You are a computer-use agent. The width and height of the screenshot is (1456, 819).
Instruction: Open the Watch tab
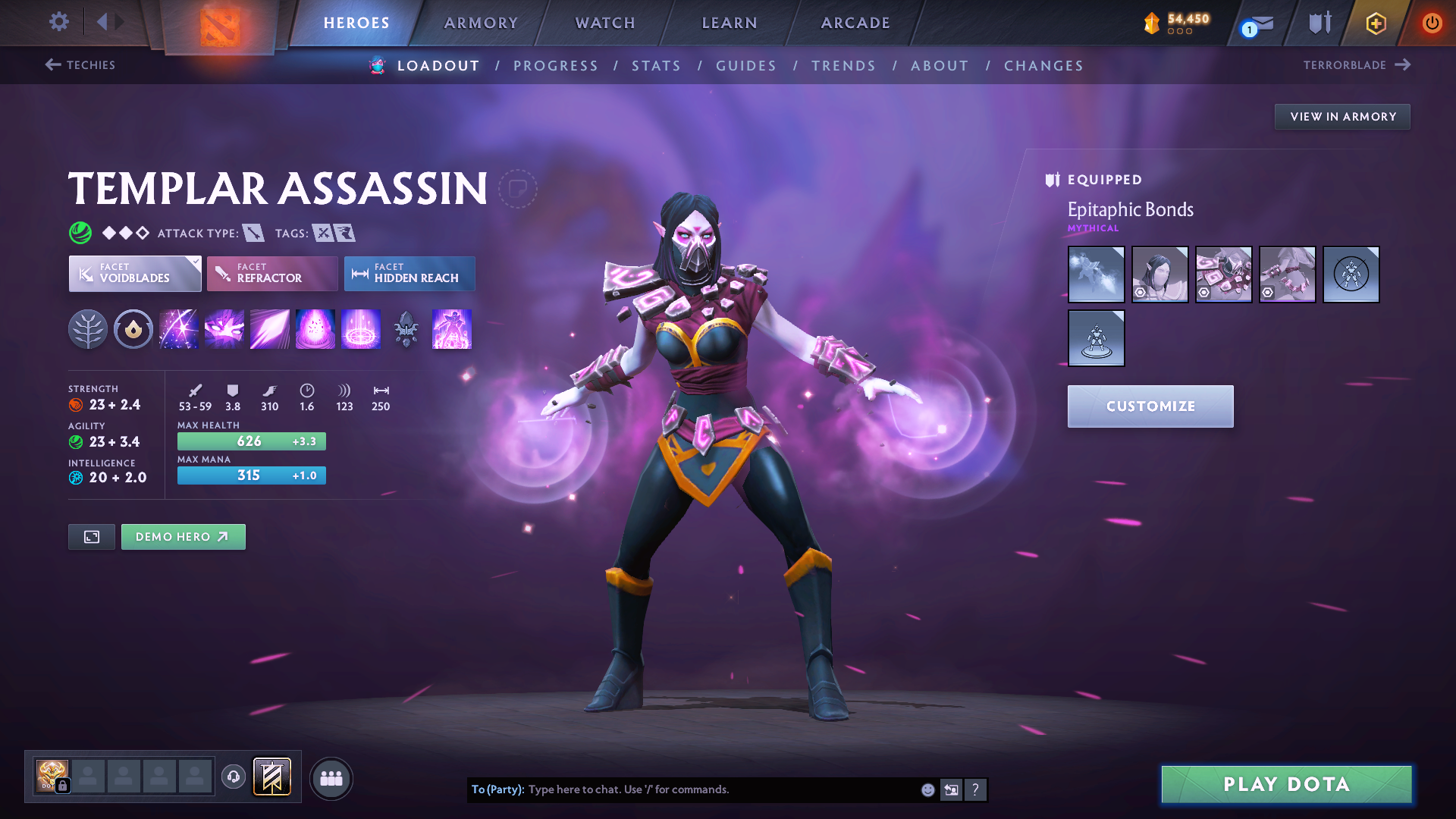click(605, 23)
